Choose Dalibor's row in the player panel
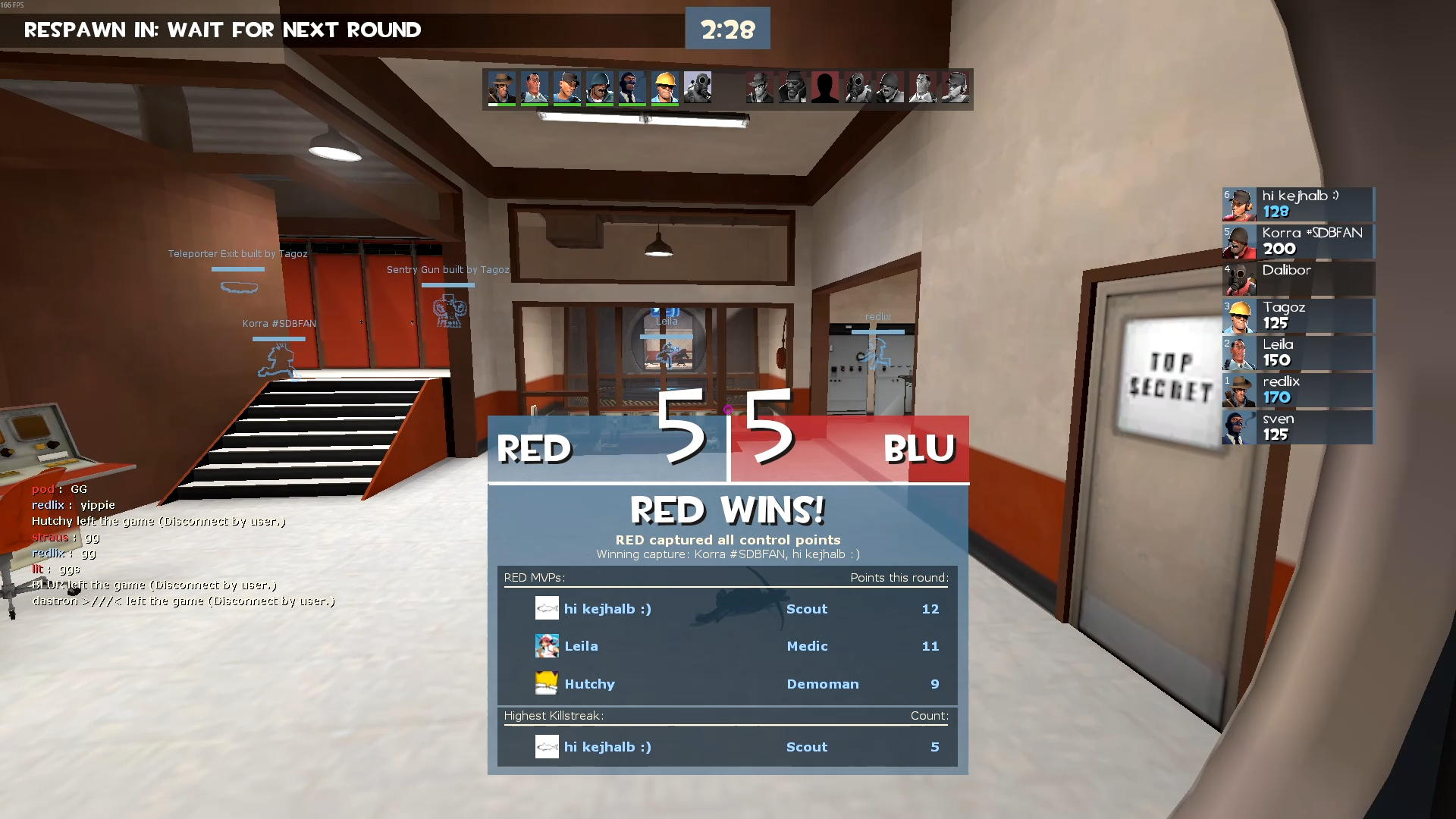Image resolution: width=1456 pixels, height=819 pixels. tap(1298, 278)
